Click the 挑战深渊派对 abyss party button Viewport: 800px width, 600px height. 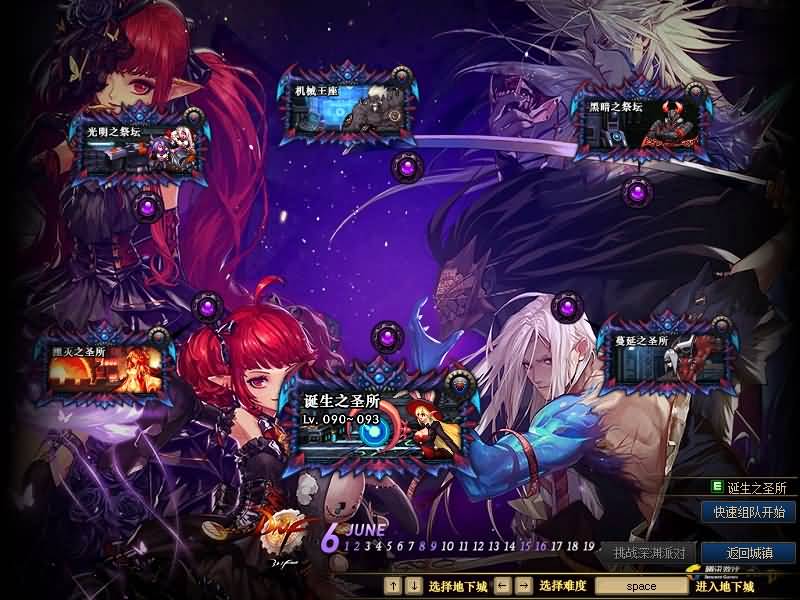(649, 552)
